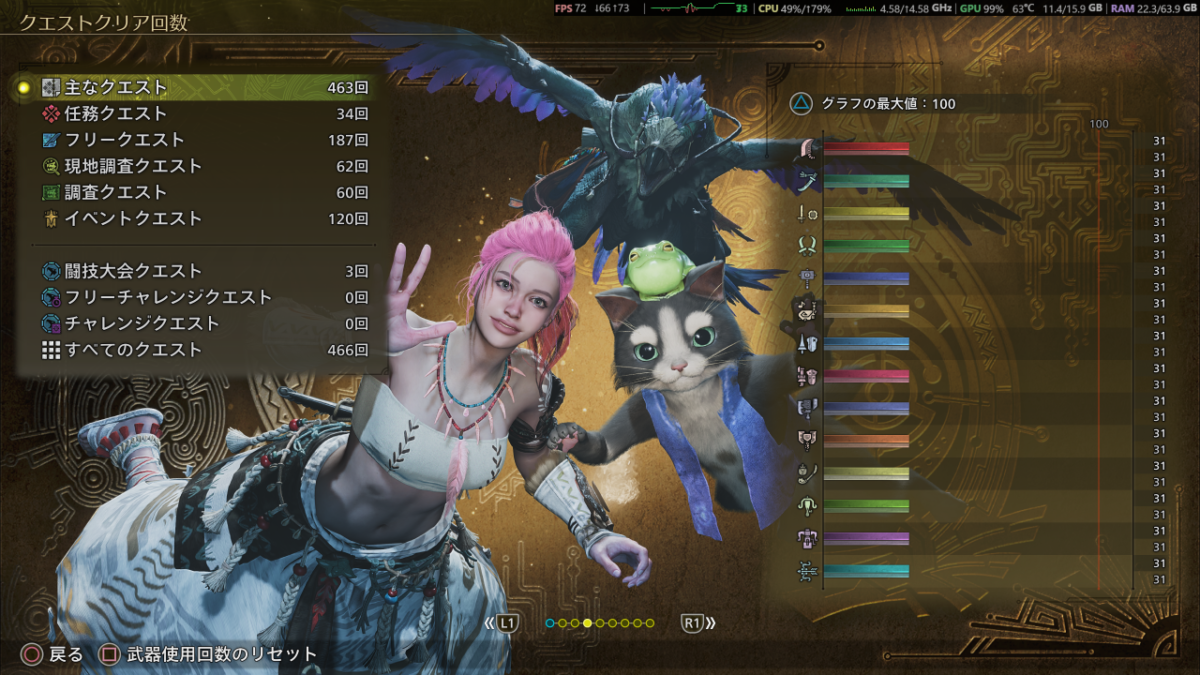The width and height of the screenshot is (1200, 675).
Task: Click 武器使用回数のリセット to reset weapon usage
Action: [210, 655]
